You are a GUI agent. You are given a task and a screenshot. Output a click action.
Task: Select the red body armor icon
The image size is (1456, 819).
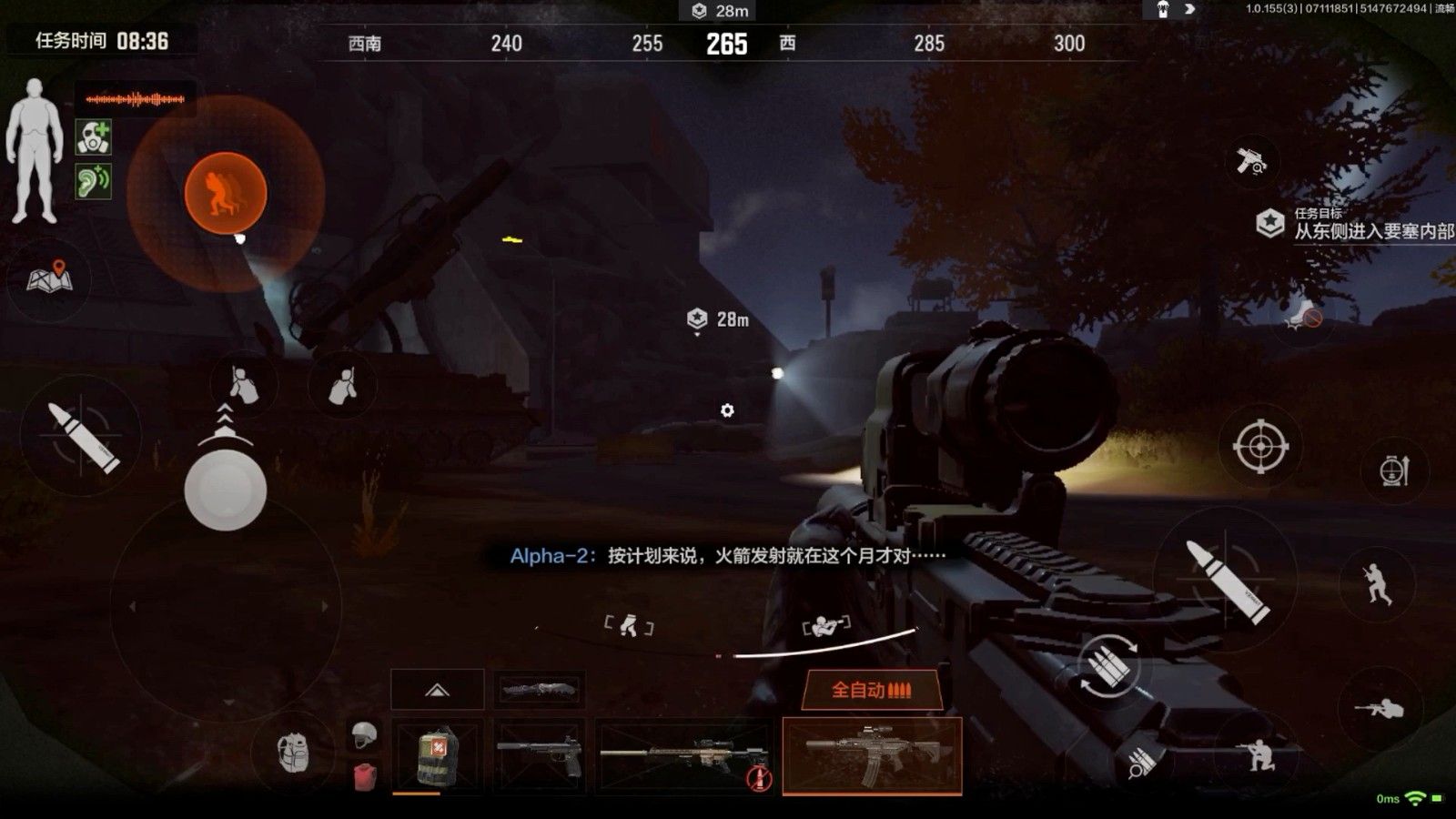364,776
